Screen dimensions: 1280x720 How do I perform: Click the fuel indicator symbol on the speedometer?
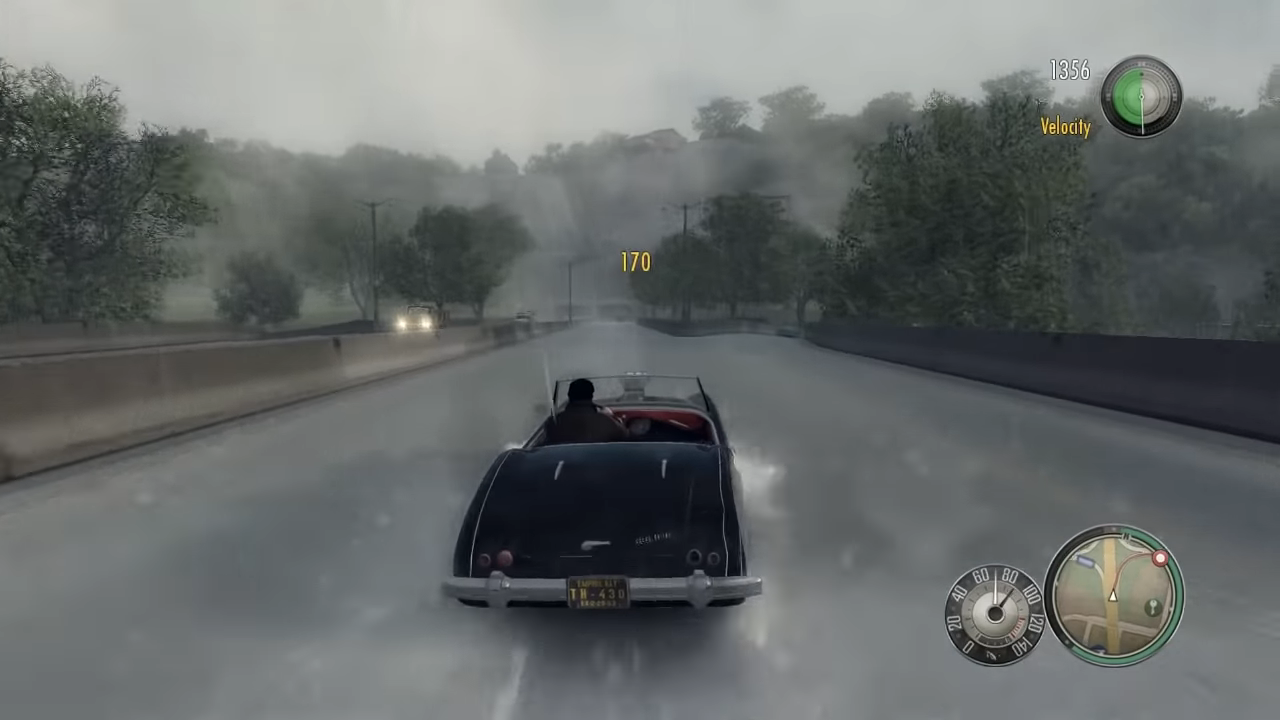tap(993, 654)
